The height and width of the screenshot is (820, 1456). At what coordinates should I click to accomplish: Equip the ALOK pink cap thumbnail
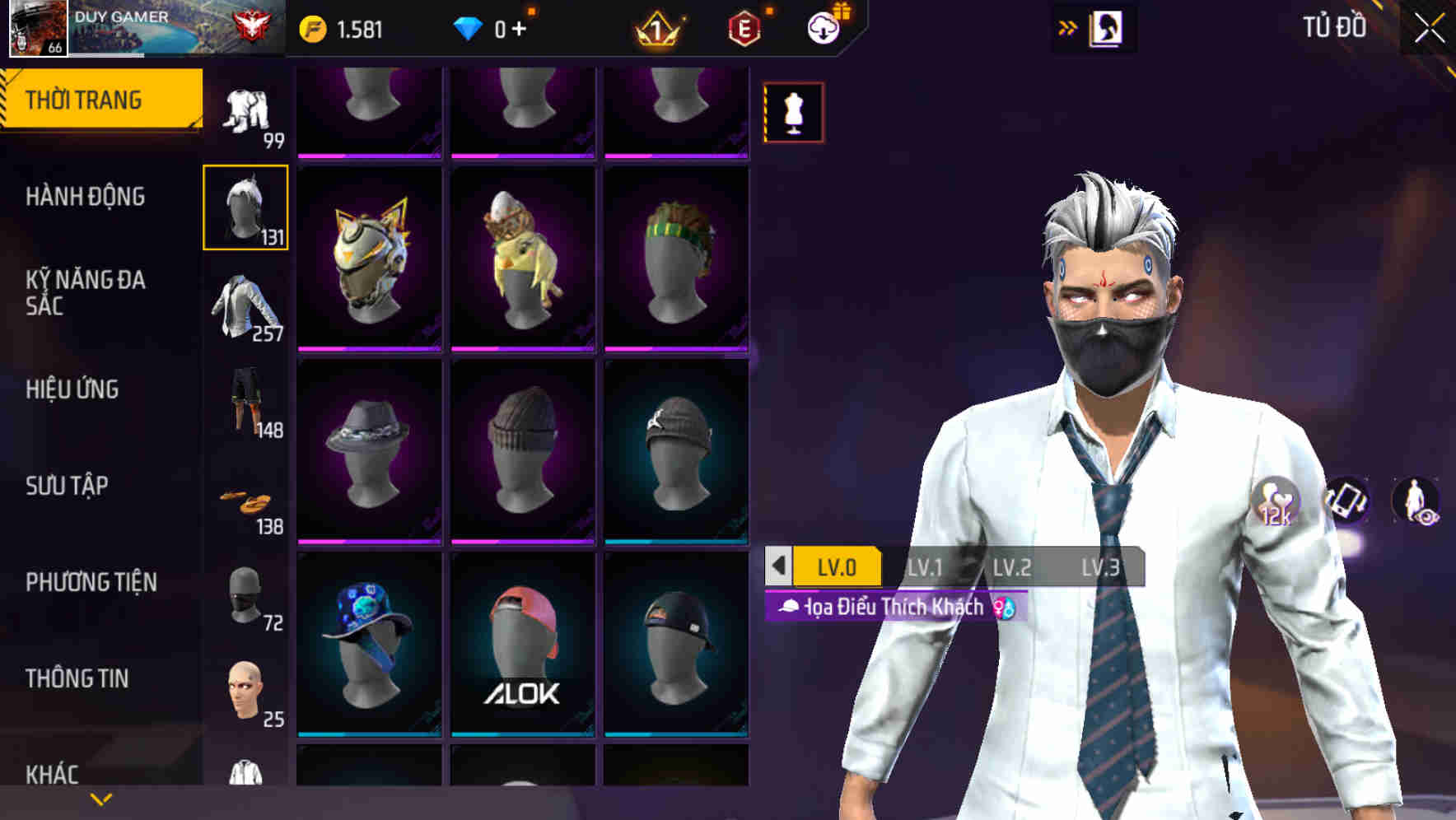[525, 646]
